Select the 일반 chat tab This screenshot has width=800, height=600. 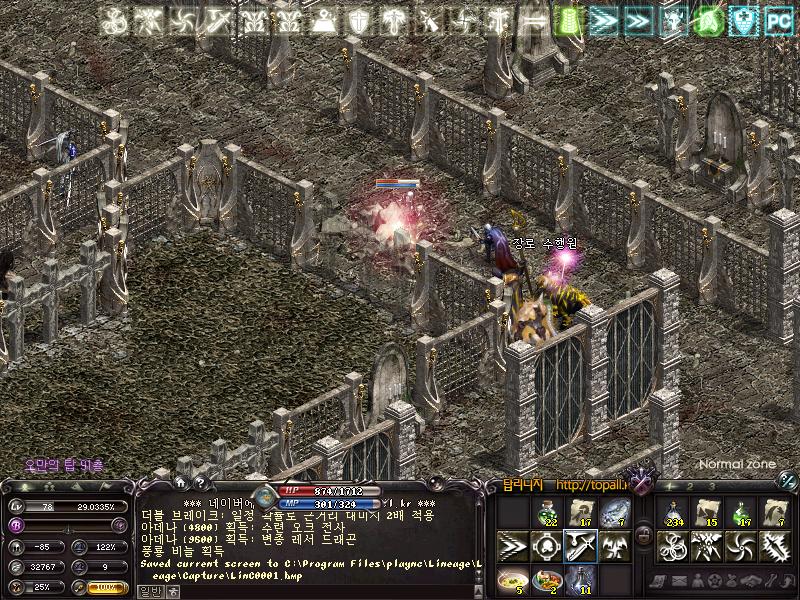(147, 591)
